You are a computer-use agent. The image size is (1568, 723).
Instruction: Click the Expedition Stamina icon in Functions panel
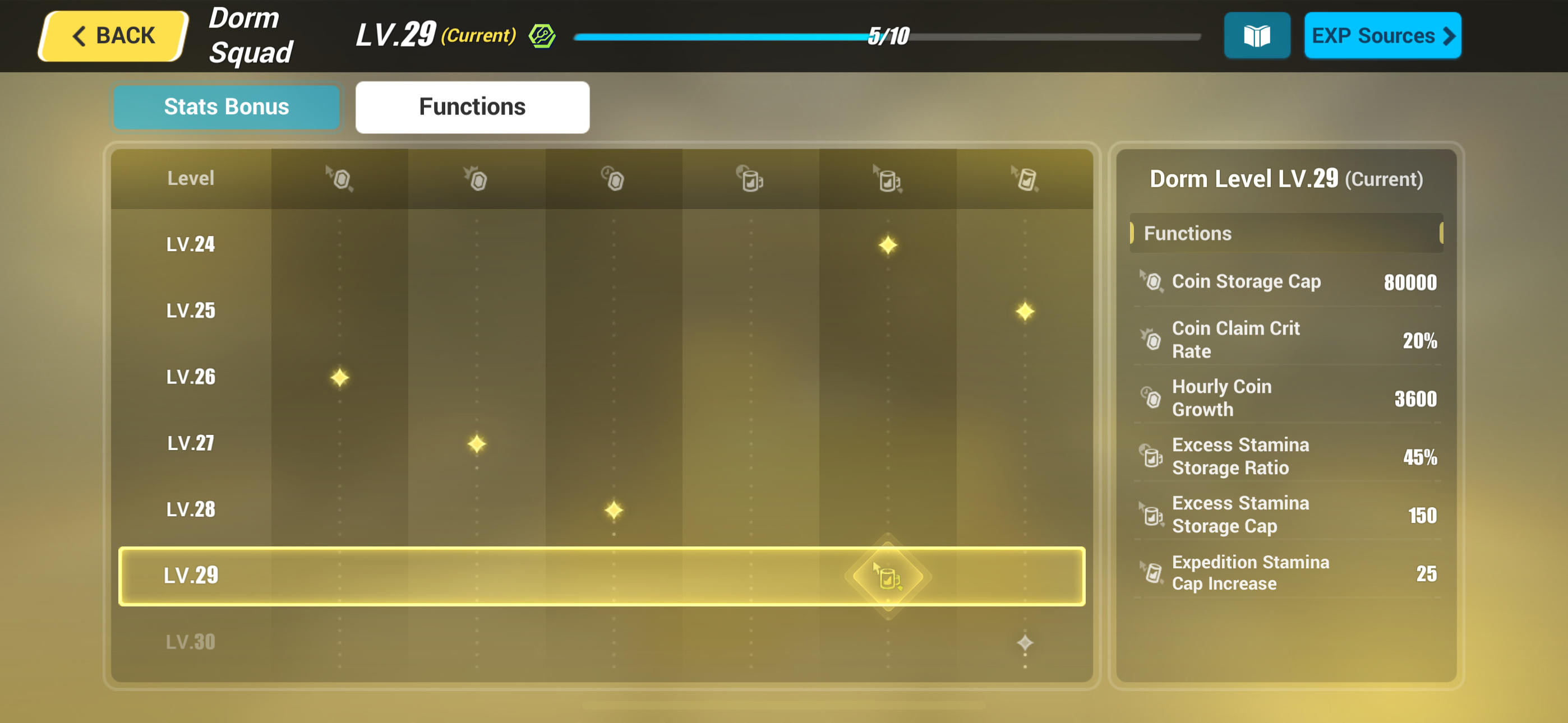pos(1152,573)
